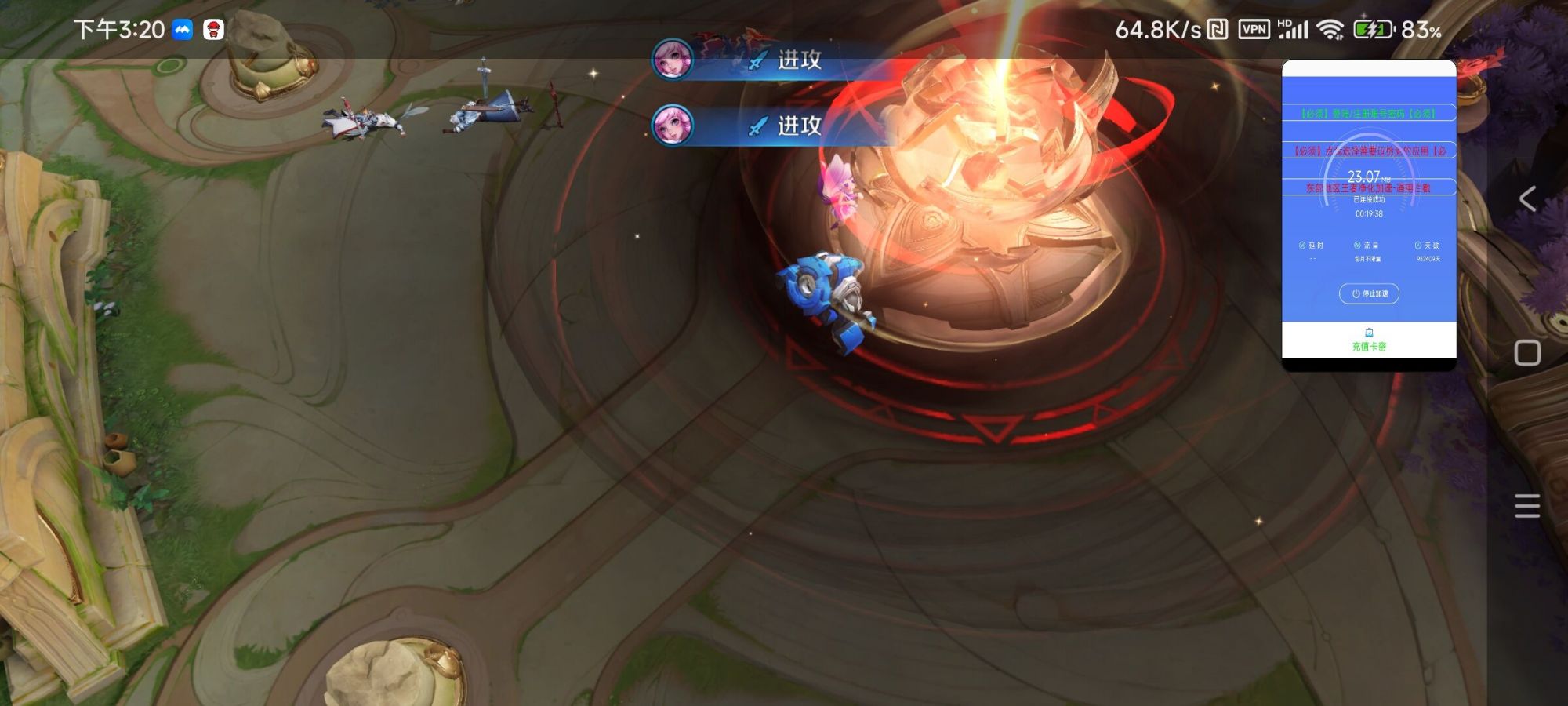This screenshot has height=706, width=1568.
Task: Click the 延时 latency status icon
Action: (x=1301, y=245)
